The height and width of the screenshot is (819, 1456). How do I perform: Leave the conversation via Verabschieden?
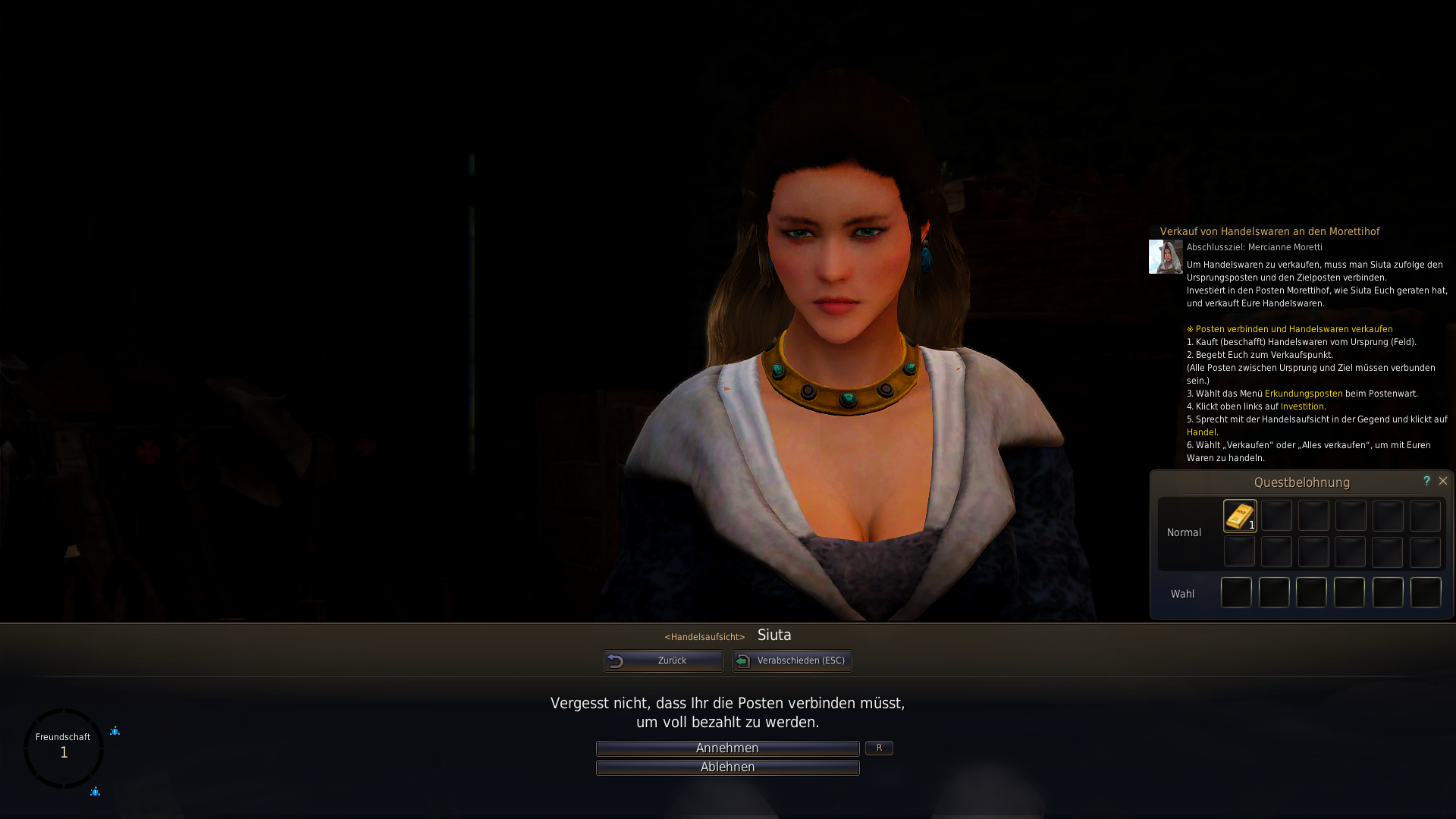[x=792, y=661]
